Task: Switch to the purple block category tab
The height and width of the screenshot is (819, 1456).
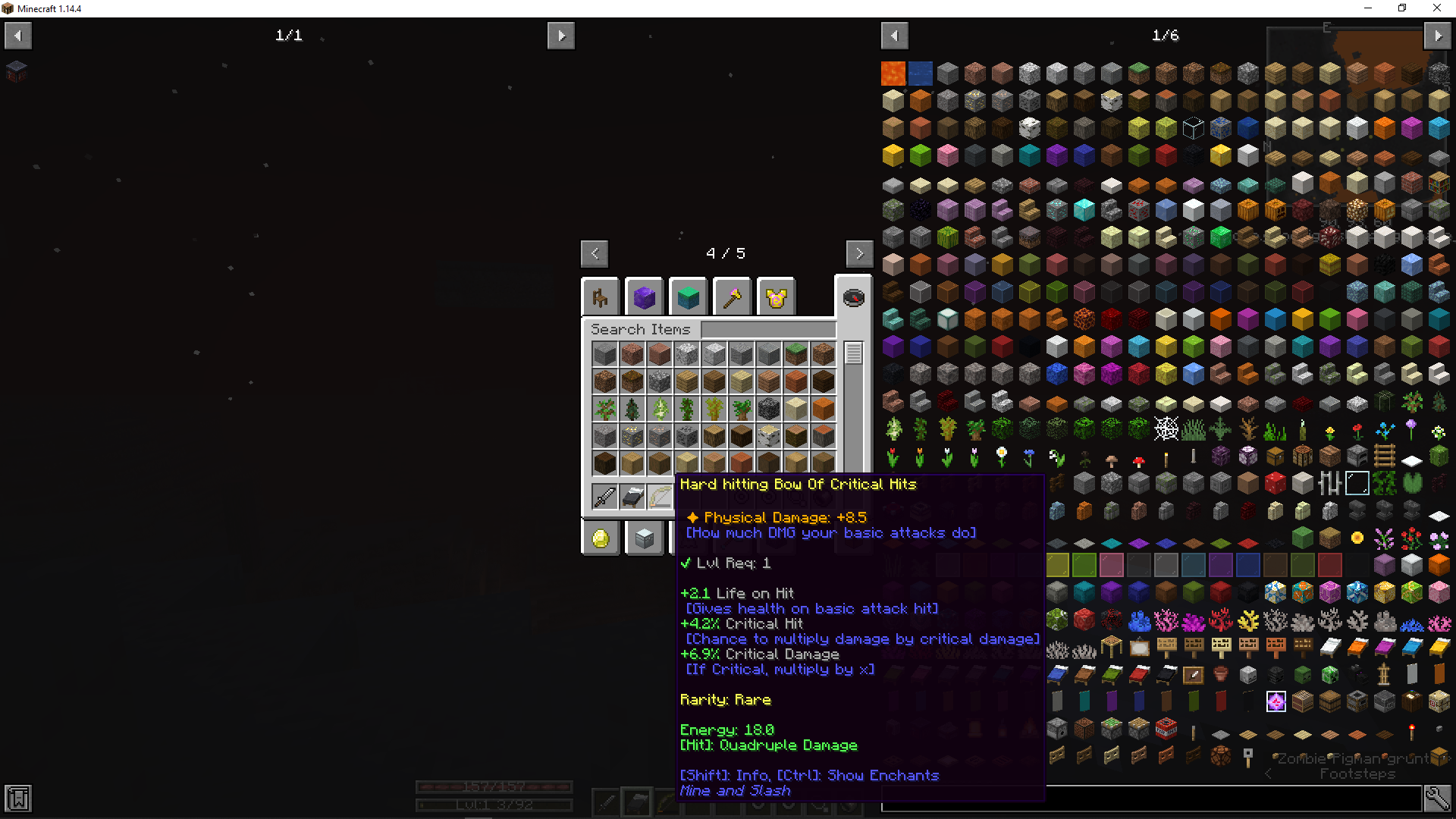Action: coord(644,297)
